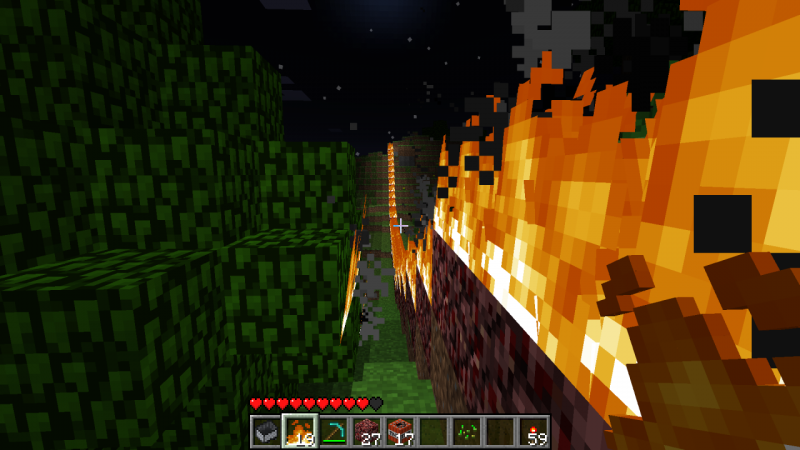Select the fire item hotbar slot
The height and width of the screenshot is (450, 800).
tap(299, 432)
